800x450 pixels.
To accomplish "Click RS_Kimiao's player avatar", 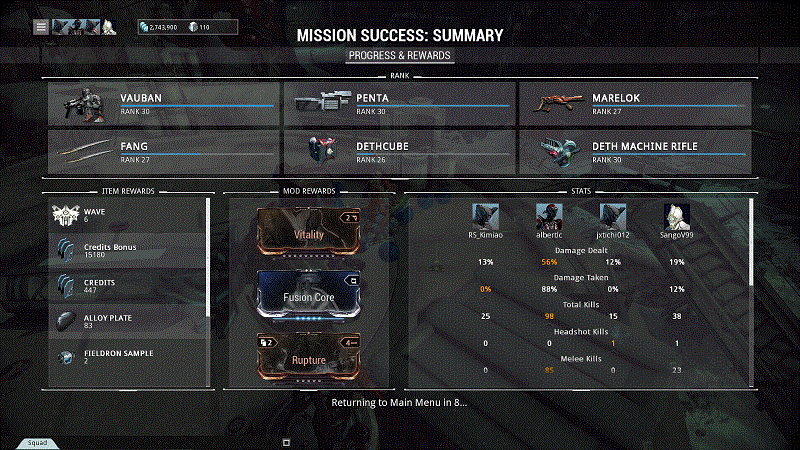I will pyautogui.click(x=485, y=217).
